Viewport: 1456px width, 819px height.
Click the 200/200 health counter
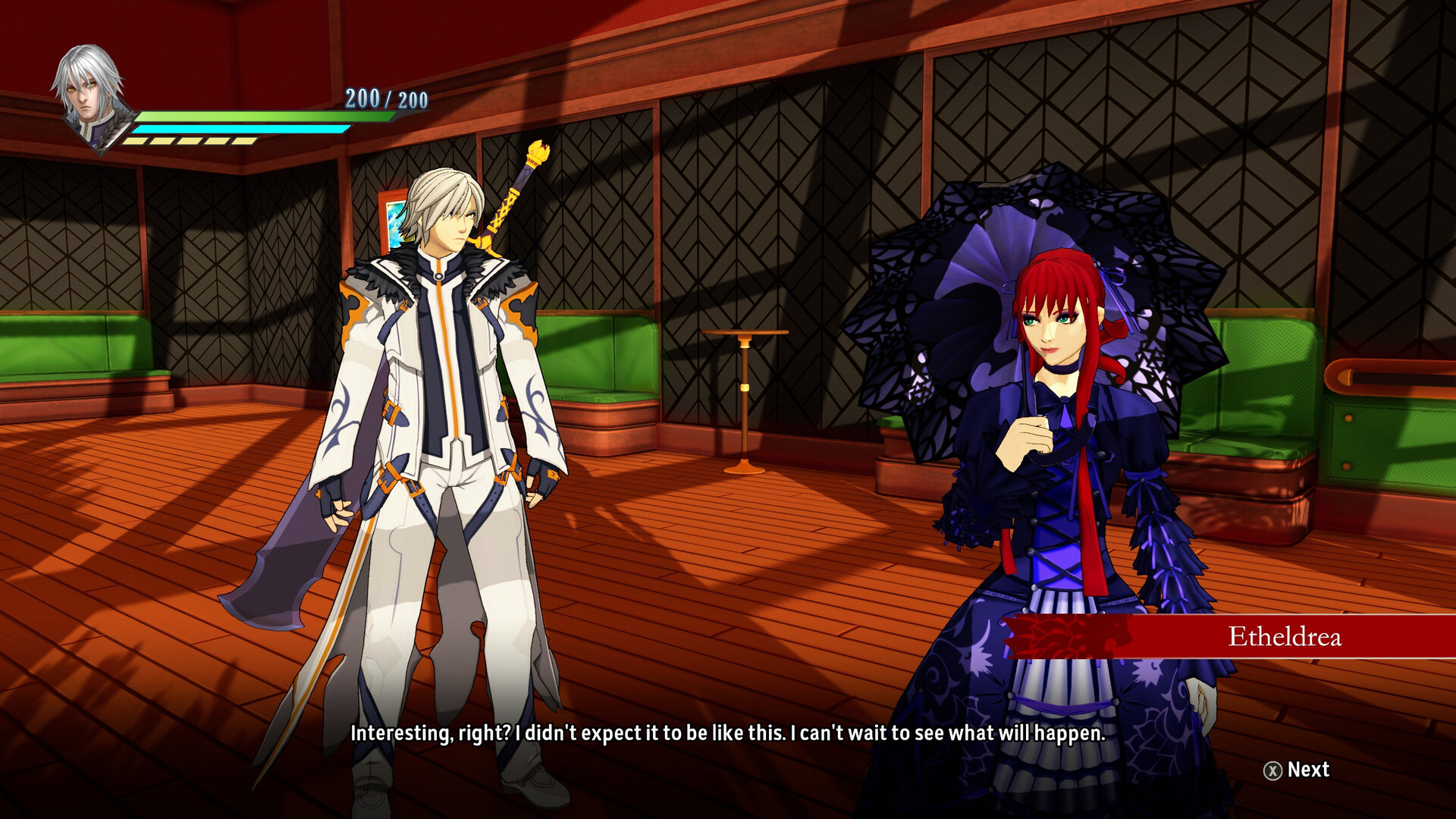pyautogui.click(x=385, y=97)
